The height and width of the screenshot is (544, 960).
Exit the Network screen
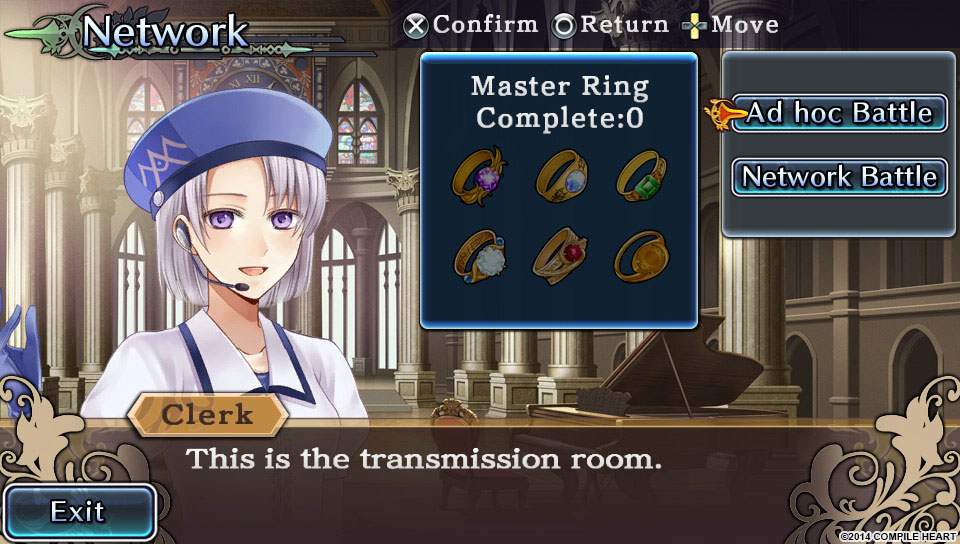[x=79, y=512]
